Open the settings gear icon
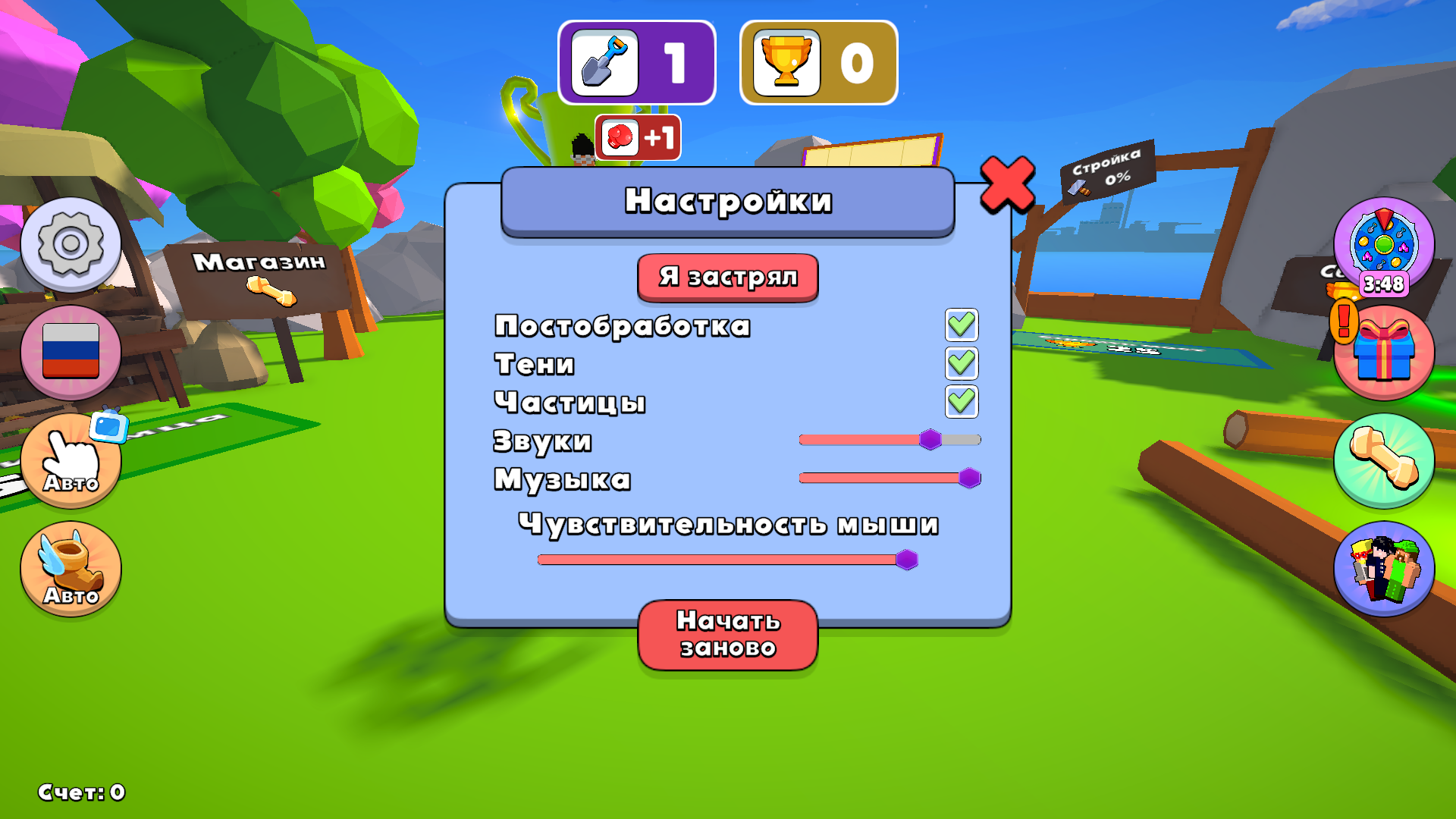This screenshot has height=819, width=1456. click(71, 244)
